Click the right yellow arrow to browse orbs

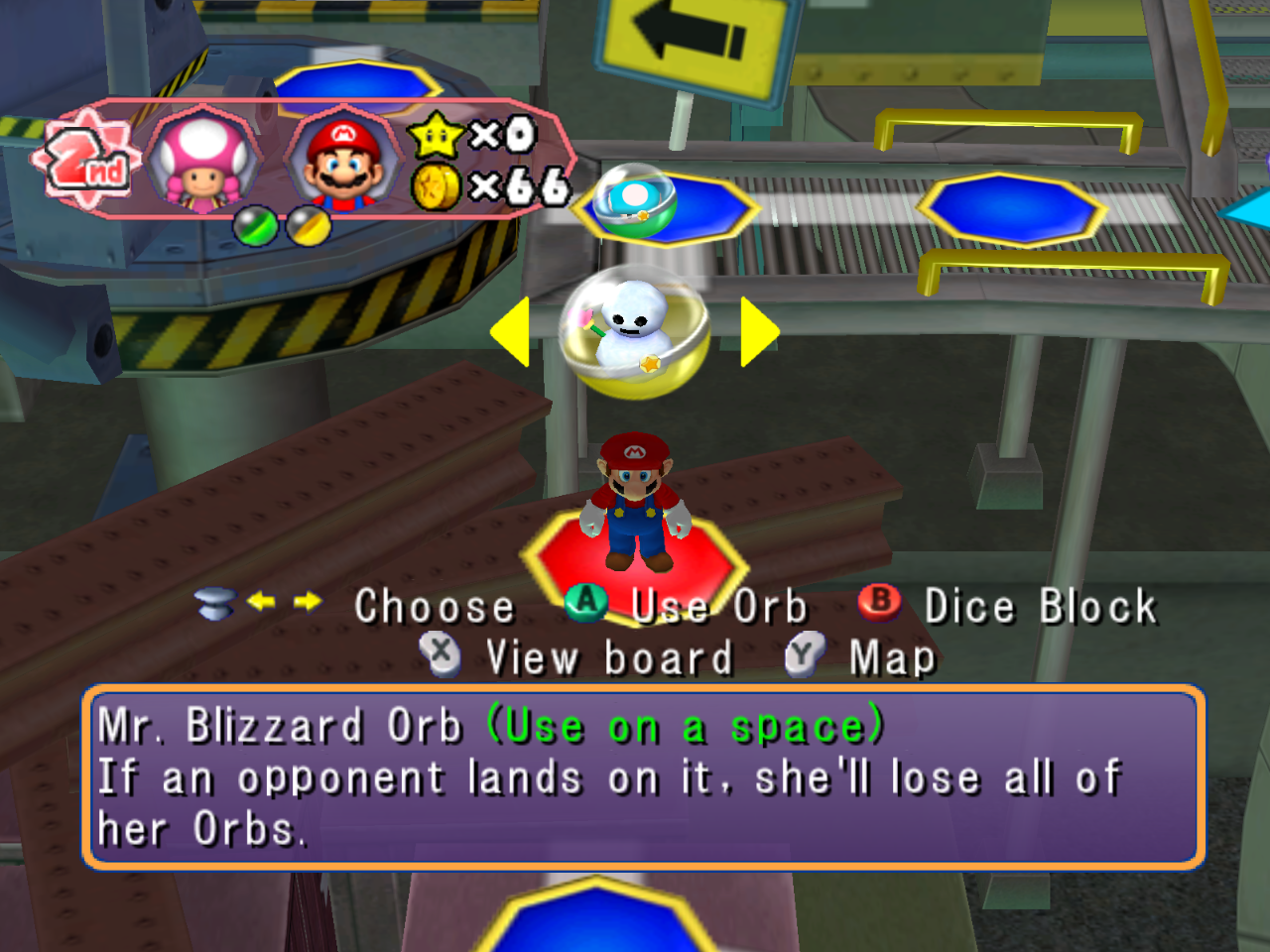coord(755,333)
